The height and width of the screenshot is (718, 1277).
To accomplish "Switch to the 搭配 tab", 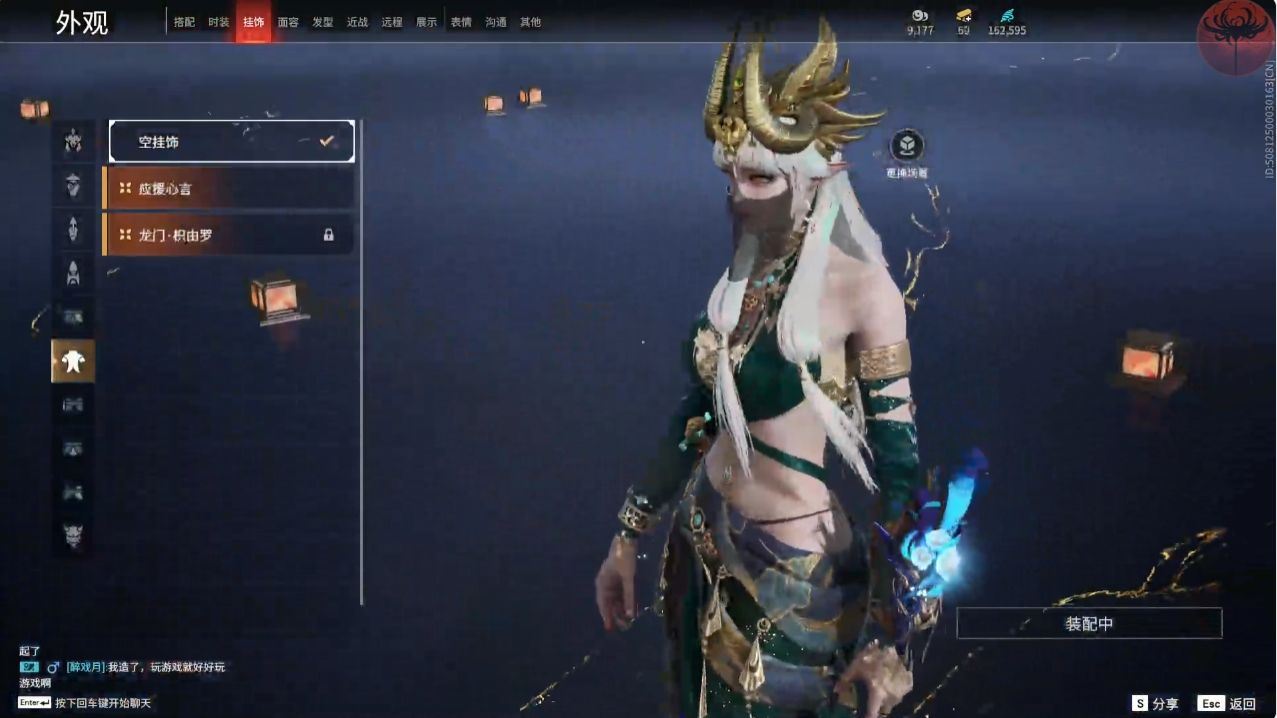I will pyautogui.click(x=184, y=22).
